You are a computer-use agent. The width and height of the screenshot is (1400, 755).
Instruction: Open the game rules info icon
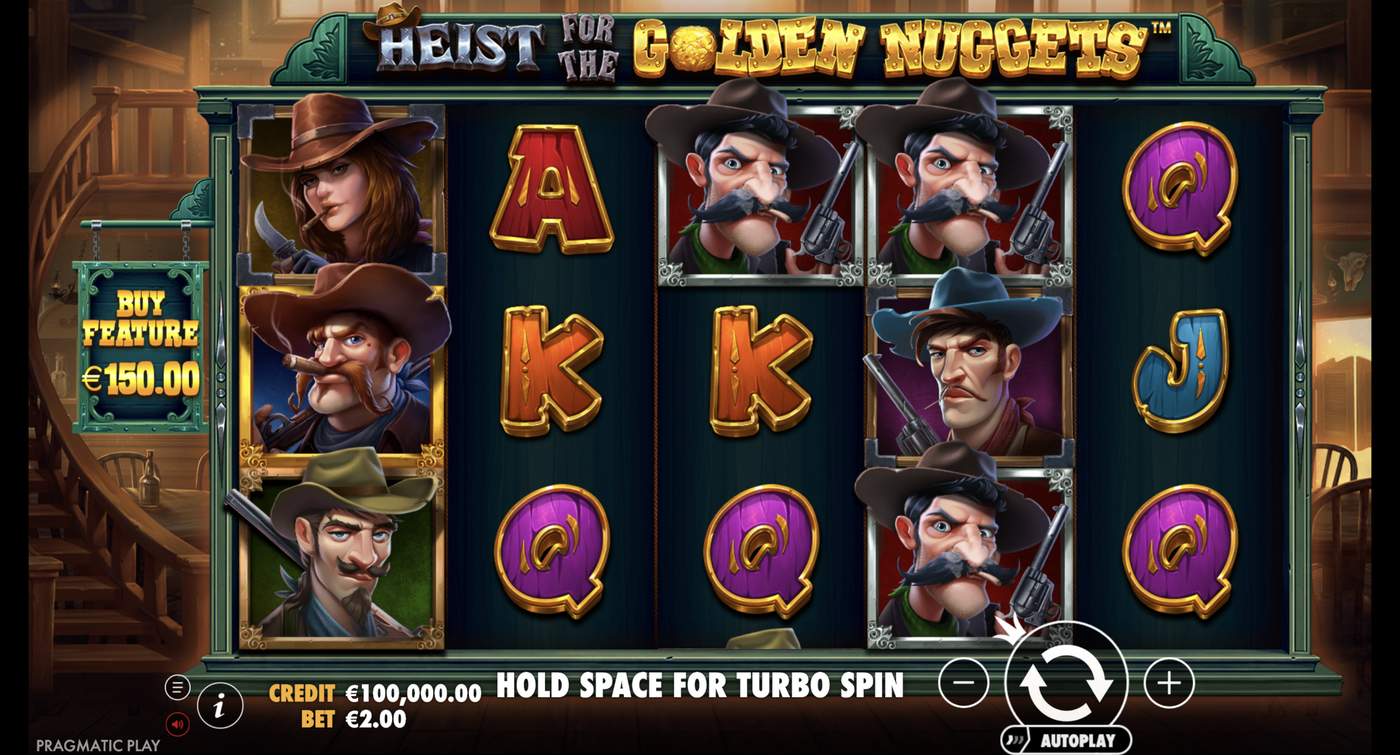pos(218,703)
